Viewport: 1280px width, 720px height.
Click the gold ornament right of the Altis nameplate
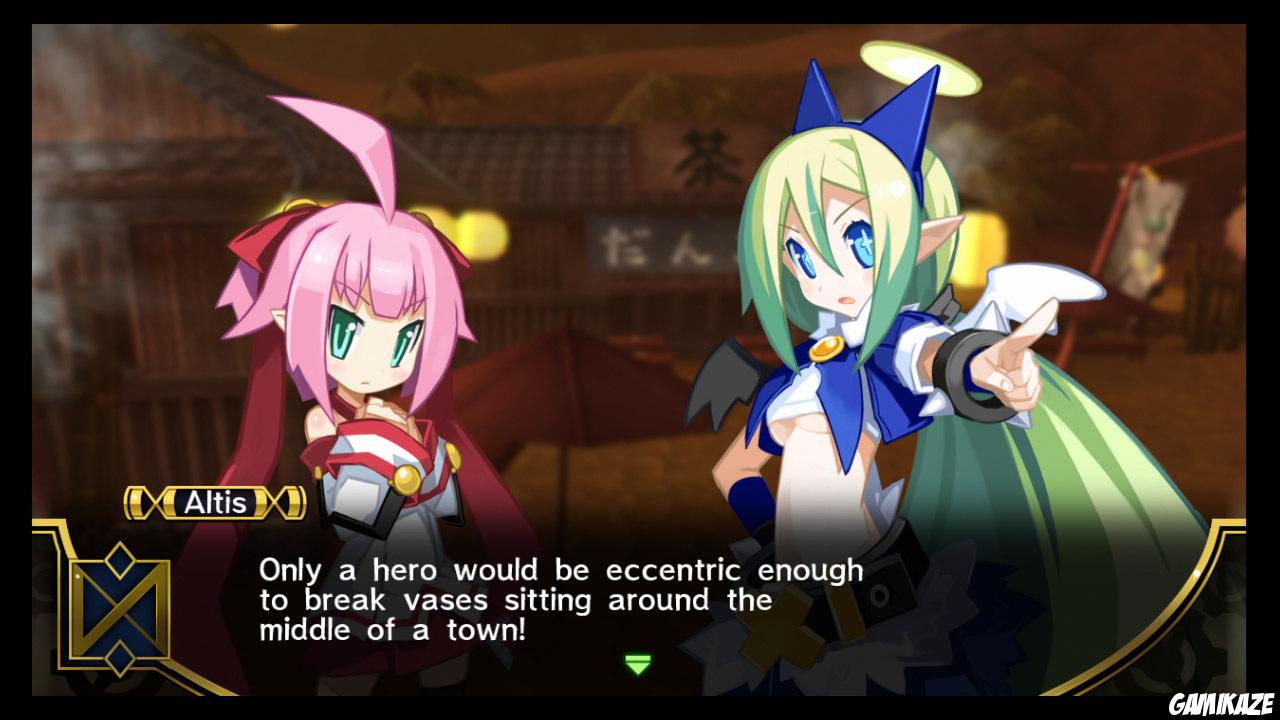point(288,502)
